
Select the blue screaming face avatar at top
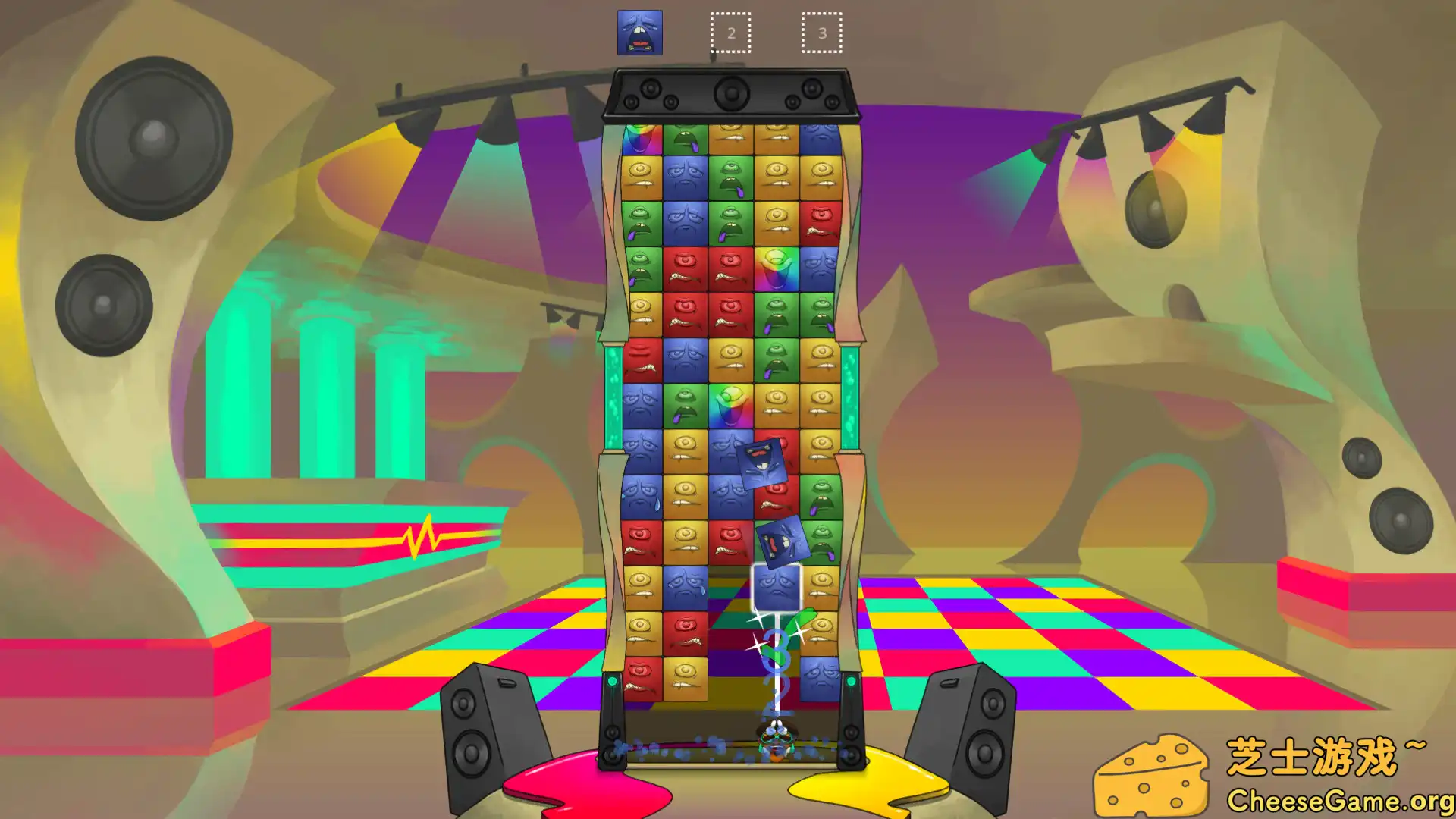click(x=639, y=33)
